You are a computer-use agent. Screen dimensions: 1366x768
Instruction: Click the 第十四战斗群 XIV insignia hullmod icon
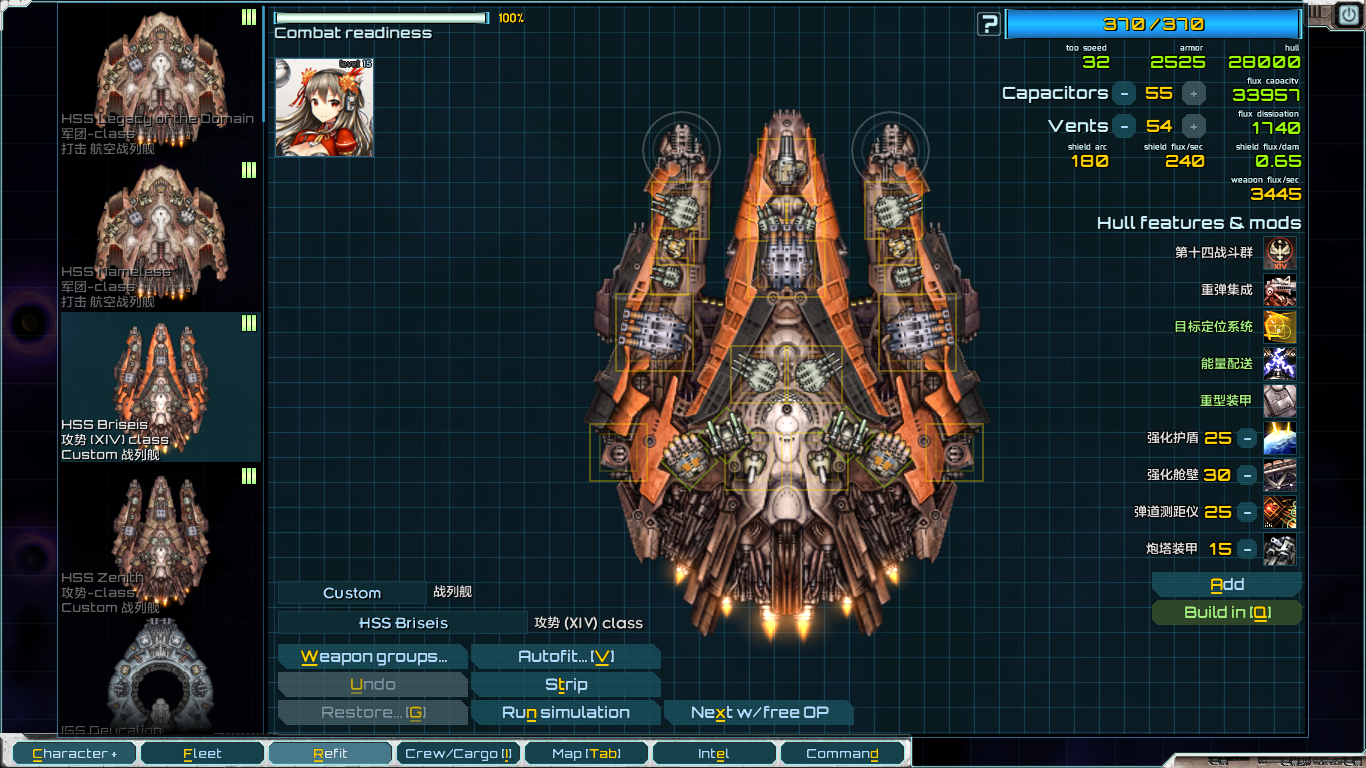pos(1279,253)
